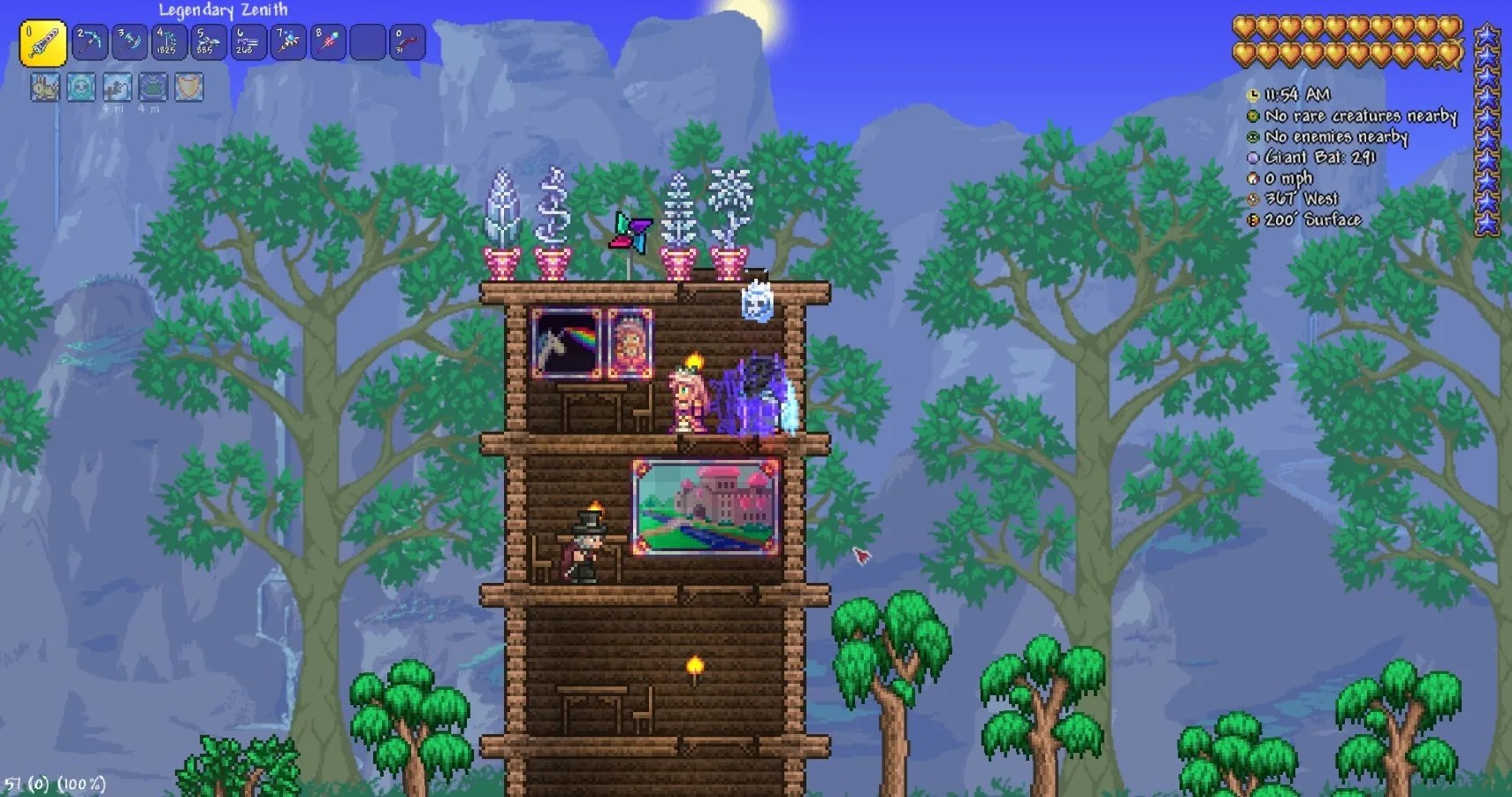
Task: Click the clock icon showing 11:54 AM
Action: [x=1252, y=94]
